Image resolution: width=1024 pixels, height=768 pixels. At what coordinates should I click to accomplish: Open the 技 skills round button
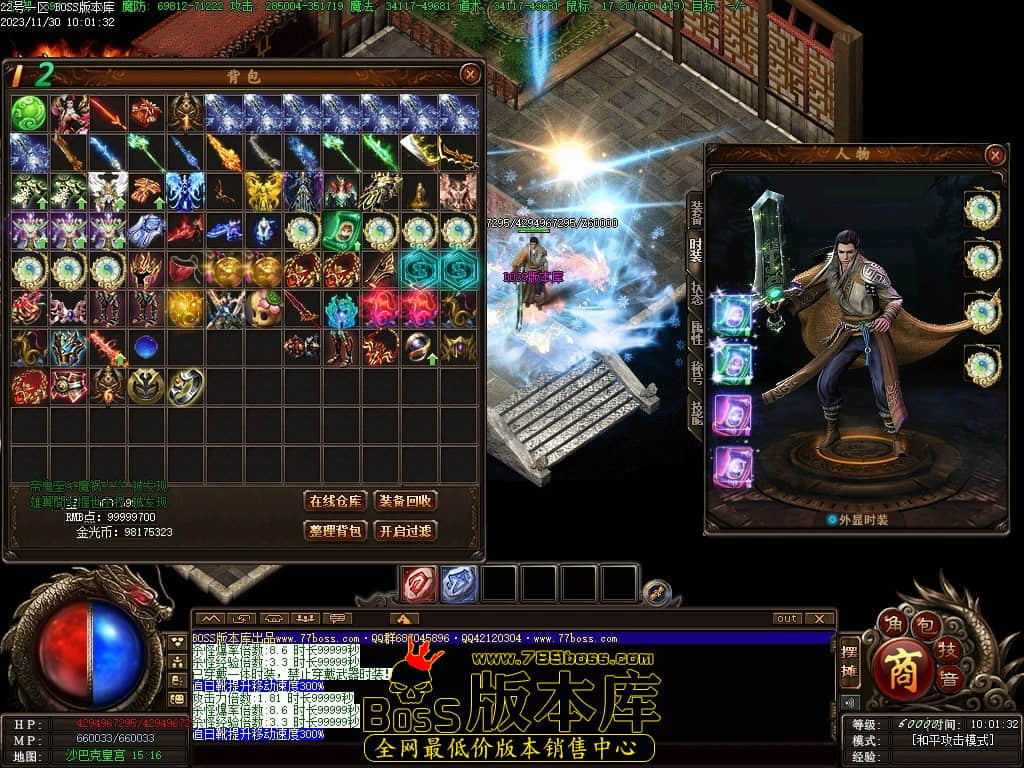949,651
